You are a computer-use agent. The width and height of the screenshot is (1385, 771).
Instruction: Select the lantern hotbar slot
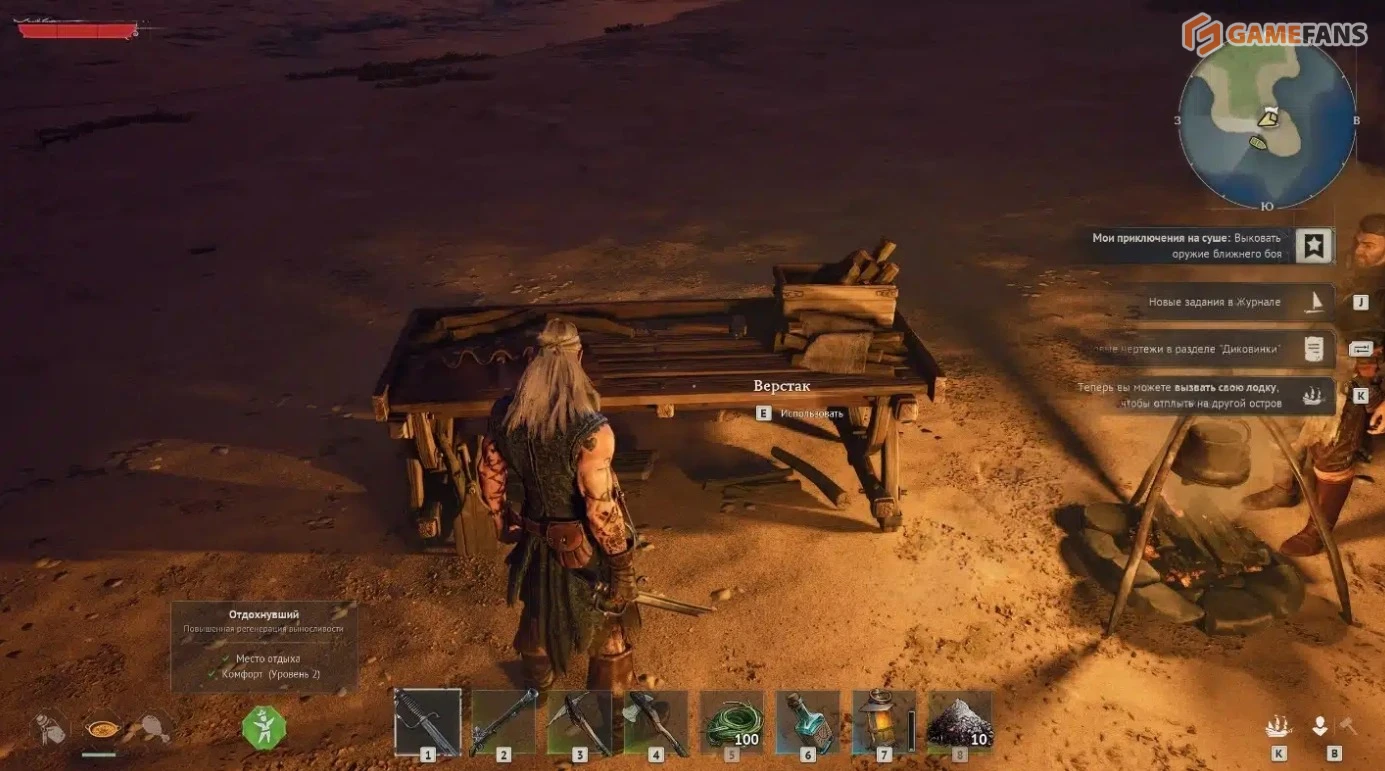click(883, 721)
